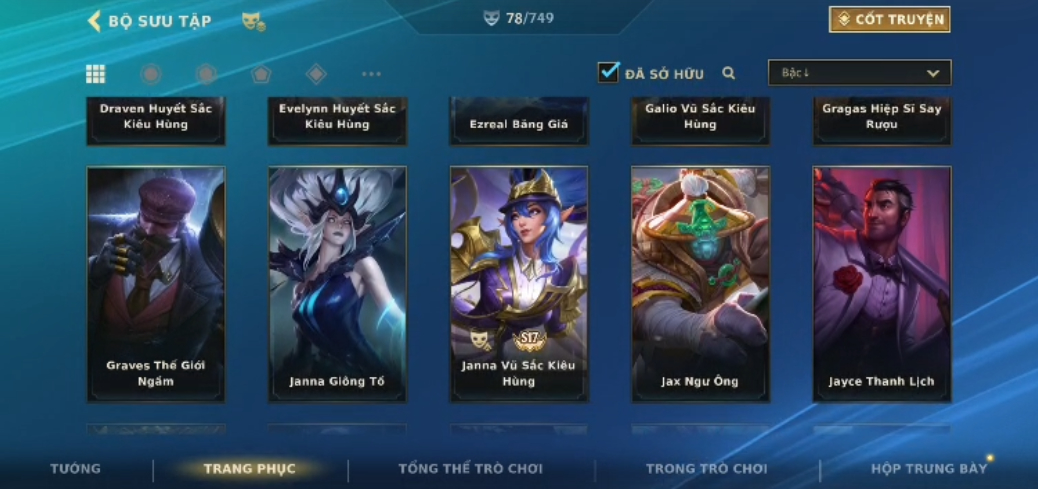Go back from Bộ Sưu Tập

point(95,21)
